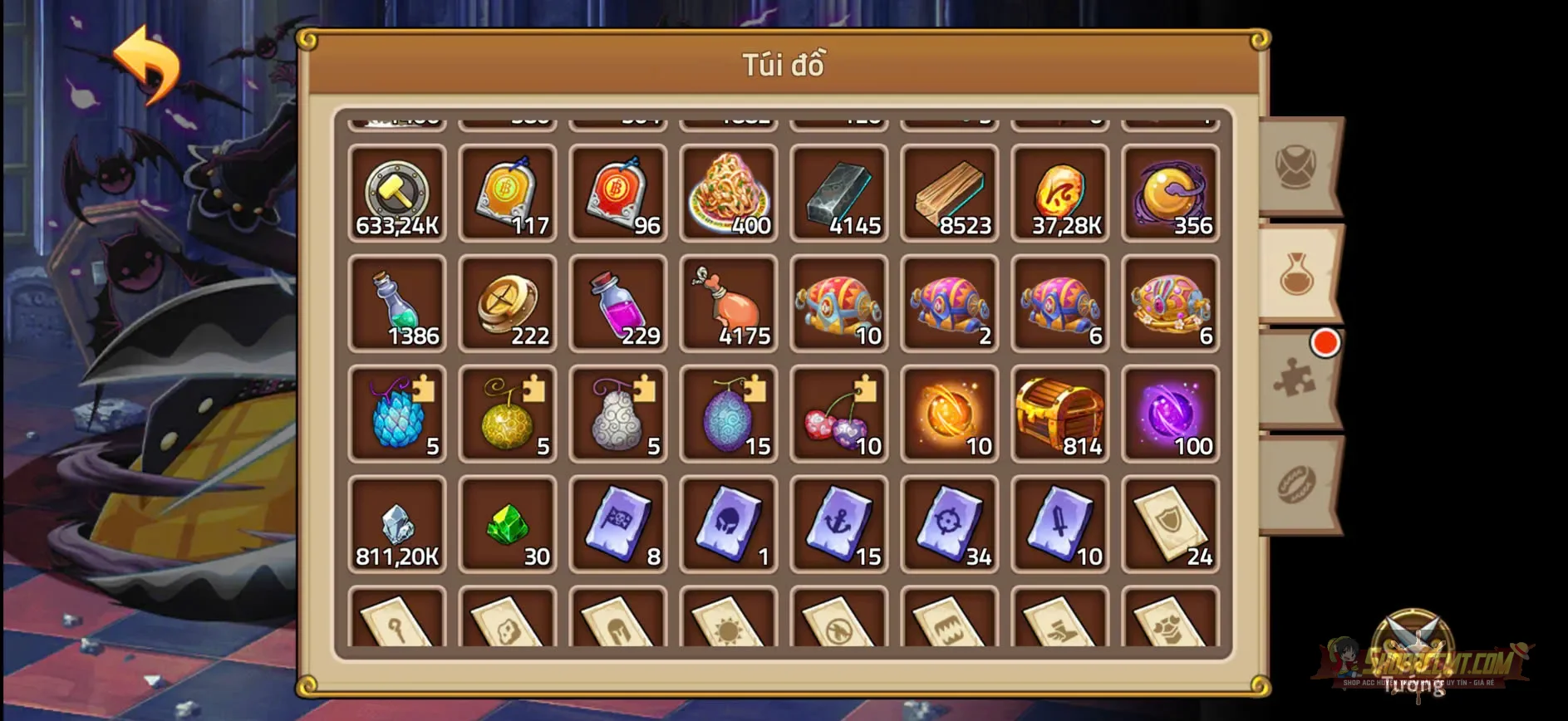The height and width of the screenshot is (721, 1568).
Task: Tap the diamond item showing 811,20K
Action: coord(397,524)
